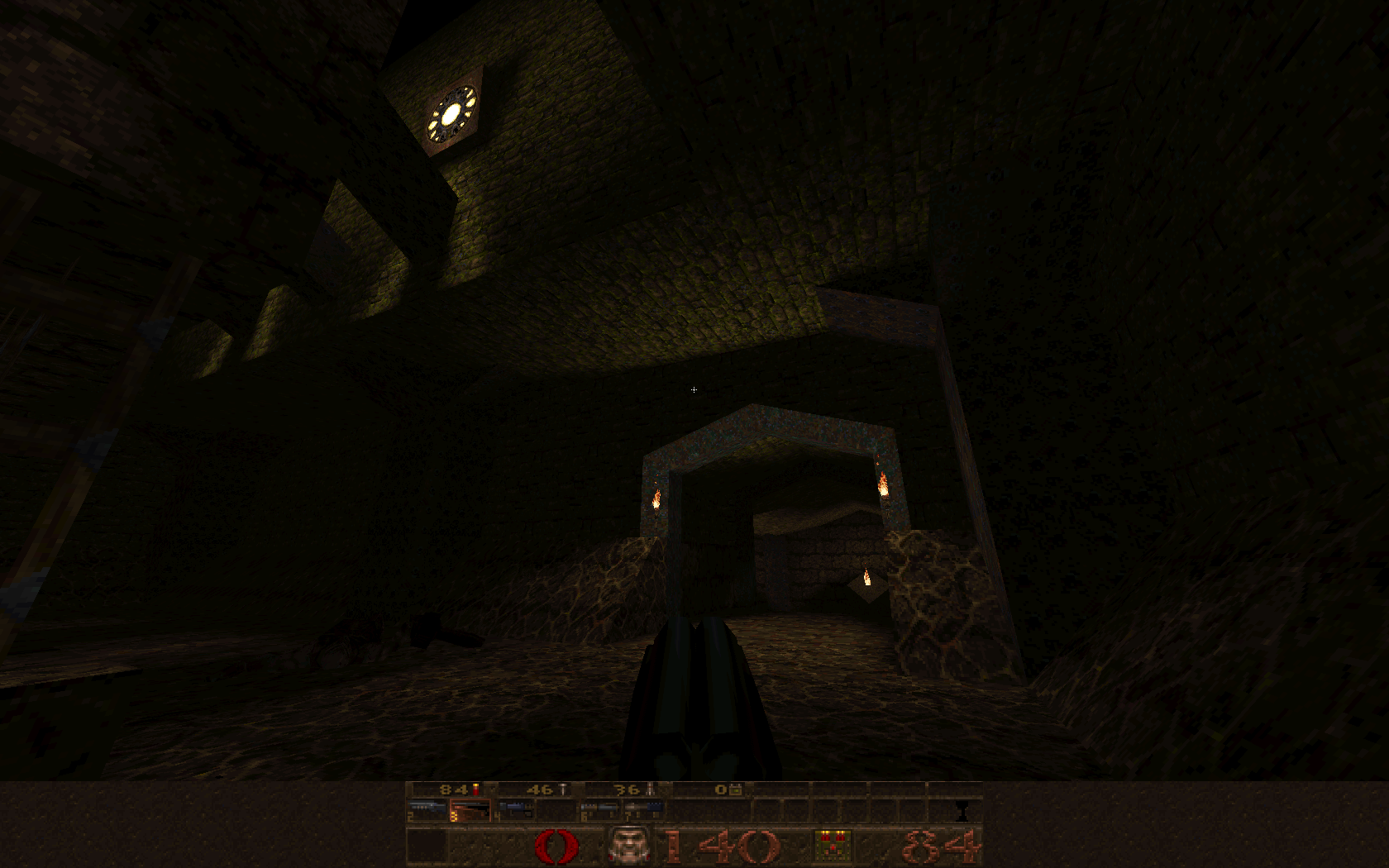The height and width of the screenshot is (868, 1389).
Task: Click the player face portrait
Action: click(x=629, y=846)
